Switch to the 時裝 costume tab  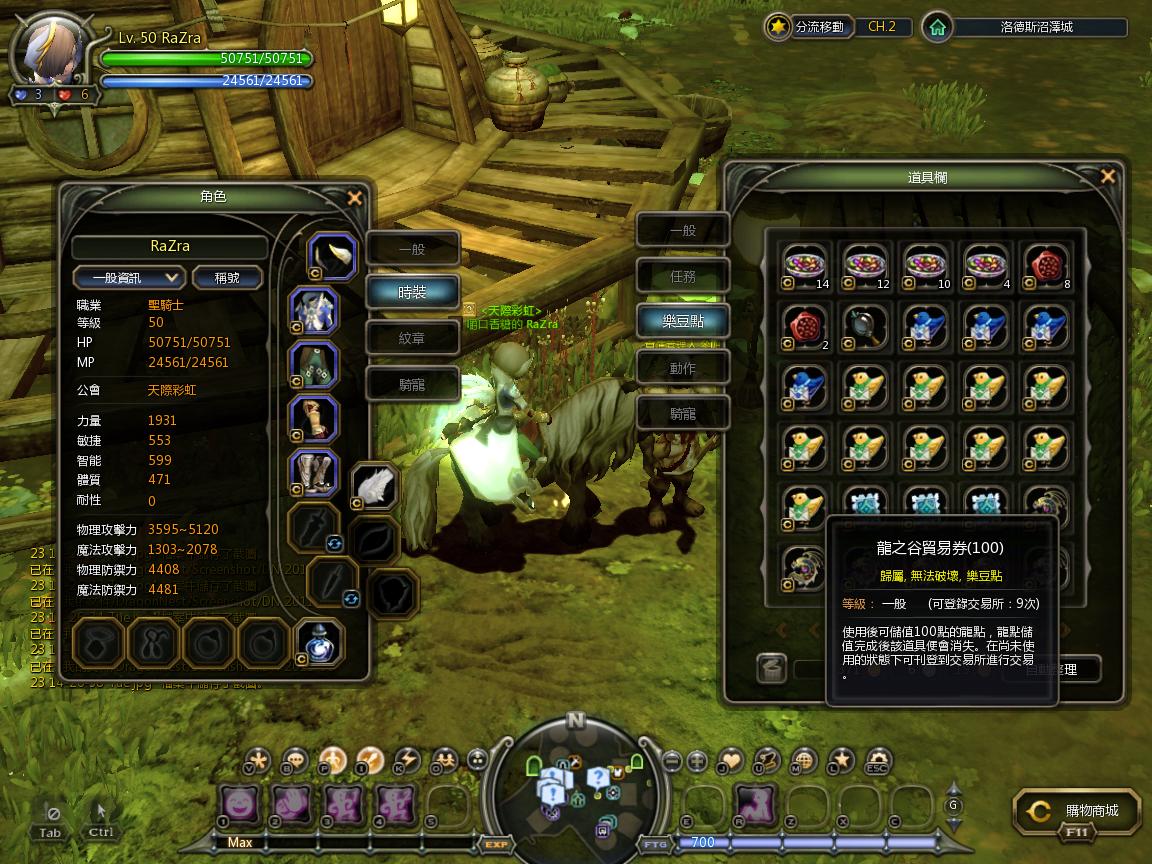(x=412, y=292)
